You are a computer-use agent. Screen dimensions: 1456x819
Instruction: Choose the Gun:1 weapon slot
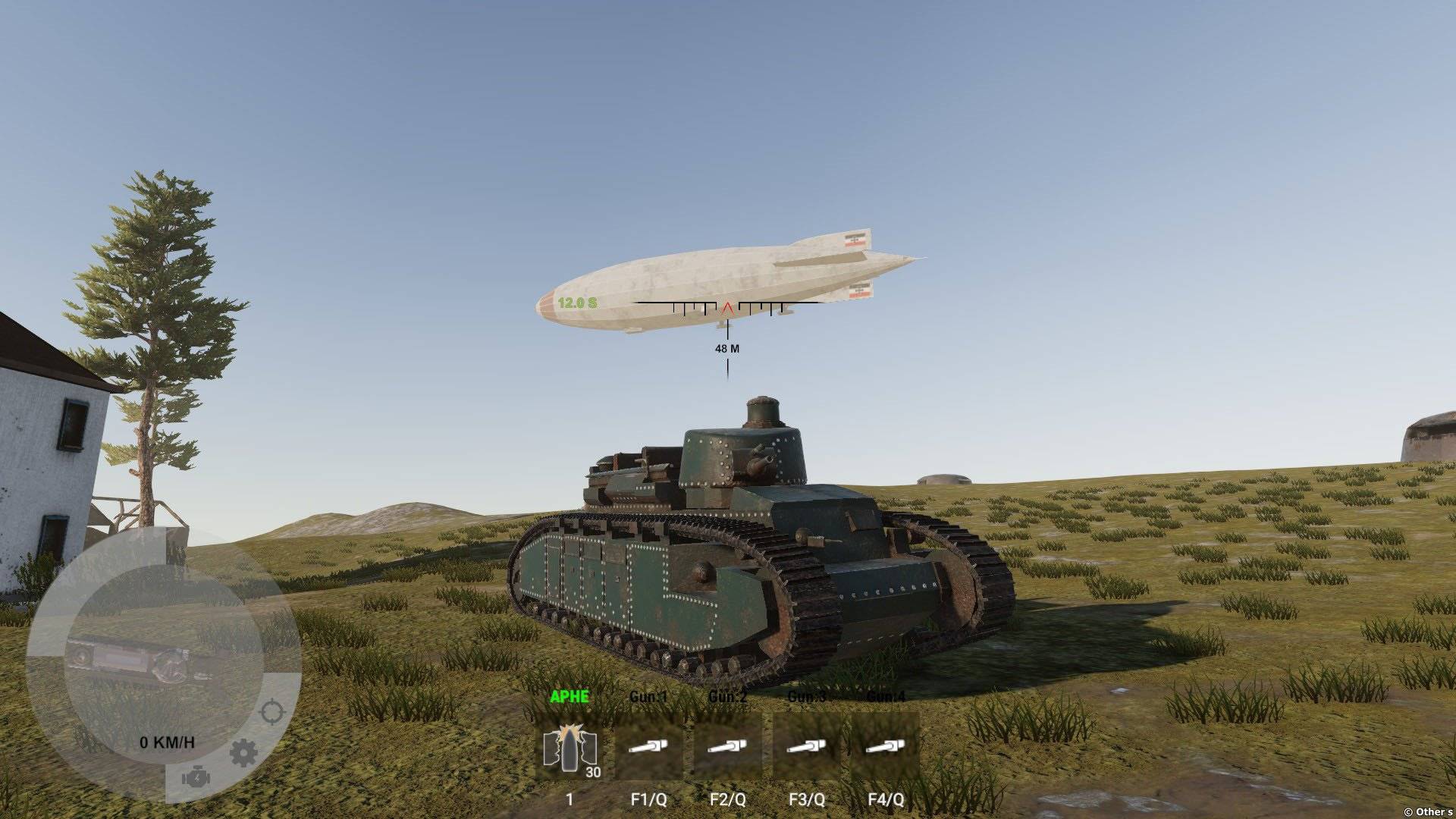648,748
